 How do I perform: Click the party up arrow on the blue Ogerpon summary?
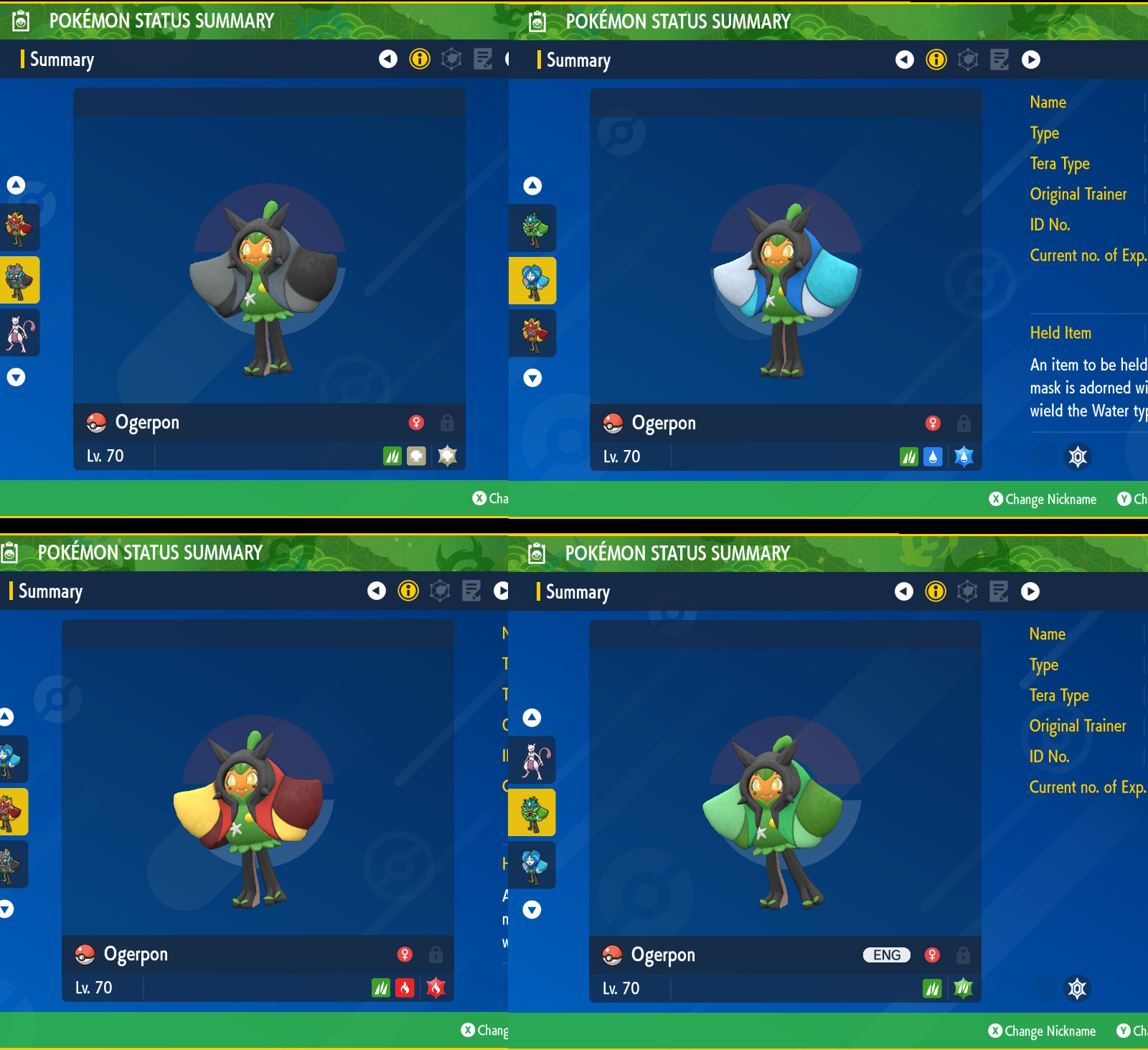coord(532,186)
